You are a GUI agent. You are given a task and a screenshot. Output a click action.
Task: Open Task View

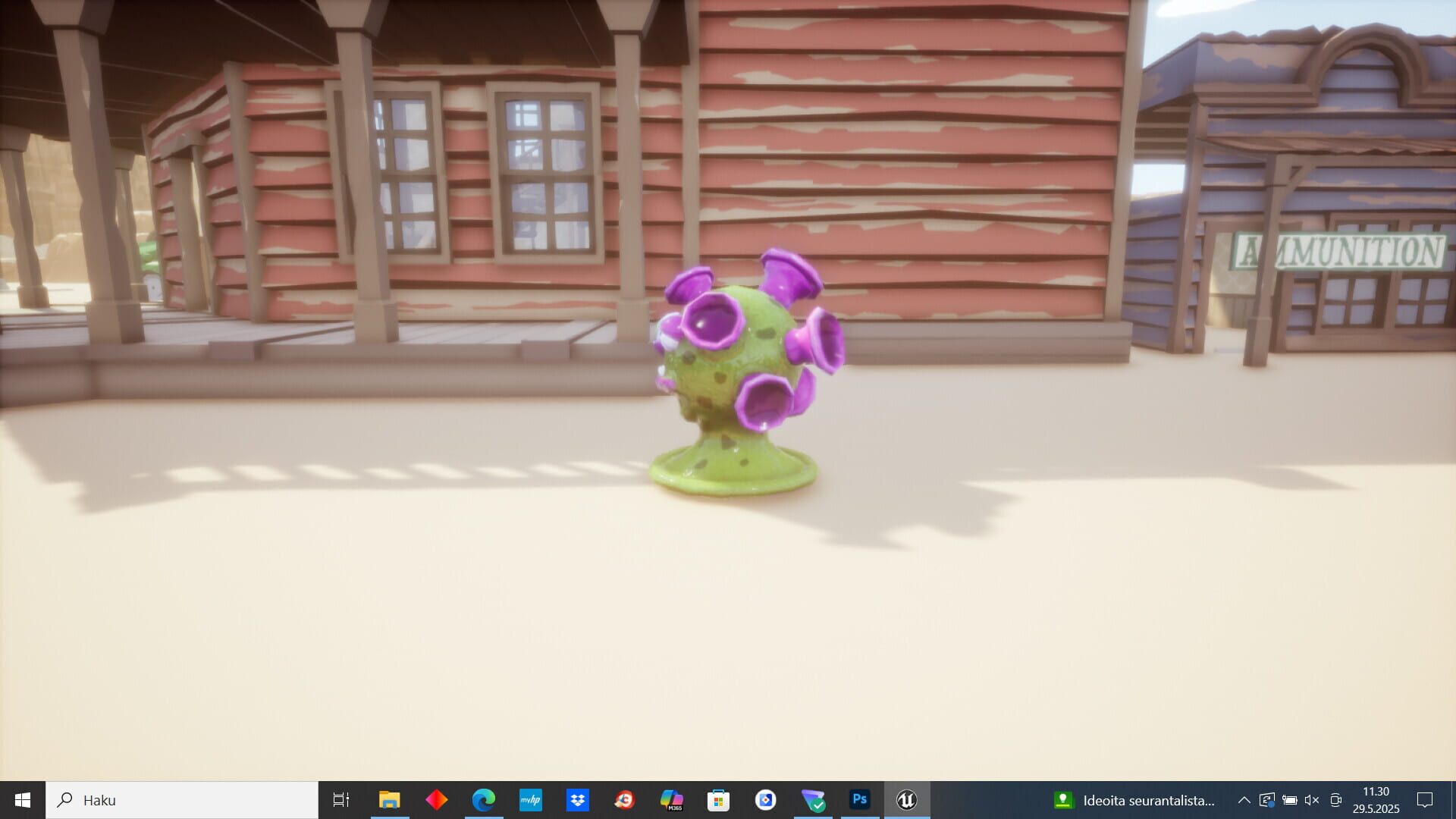click(342, 799)
